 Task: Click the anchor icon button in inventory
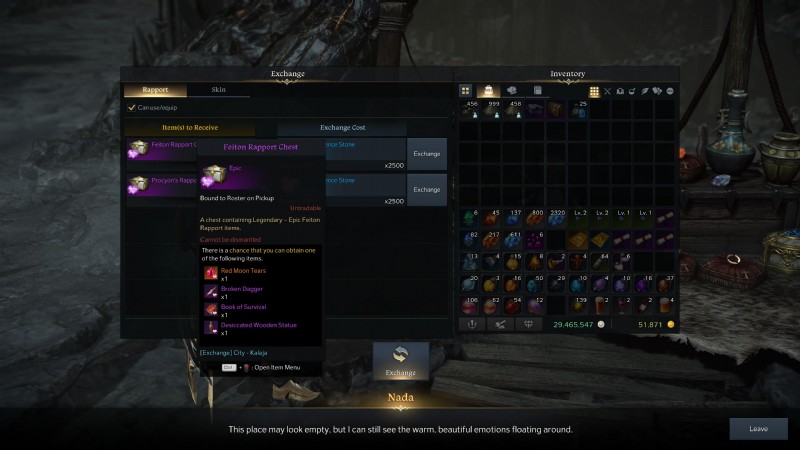pyautogui.click(x=472, y=324)
